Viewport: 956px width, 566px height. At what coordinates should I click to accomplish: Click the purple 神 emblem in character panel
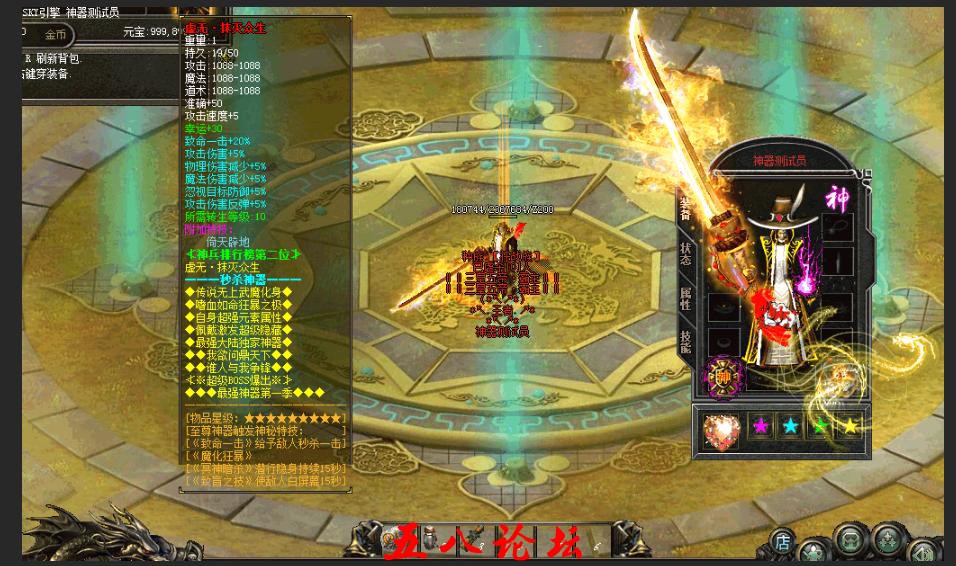(836, 198)
